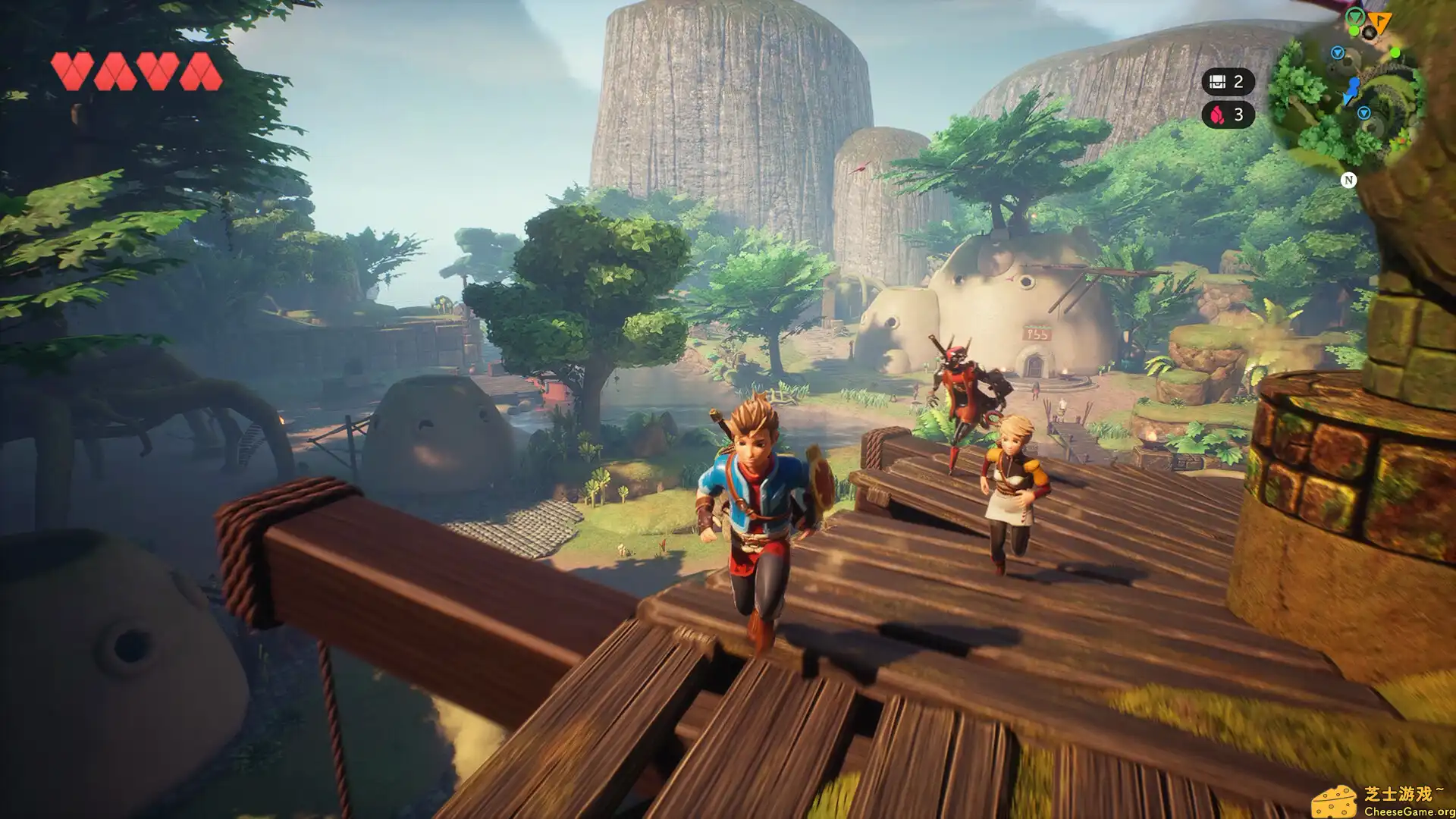Click the last health heart icon
Viewport: 1456px width, 819px height.
(x=201, y=67)
